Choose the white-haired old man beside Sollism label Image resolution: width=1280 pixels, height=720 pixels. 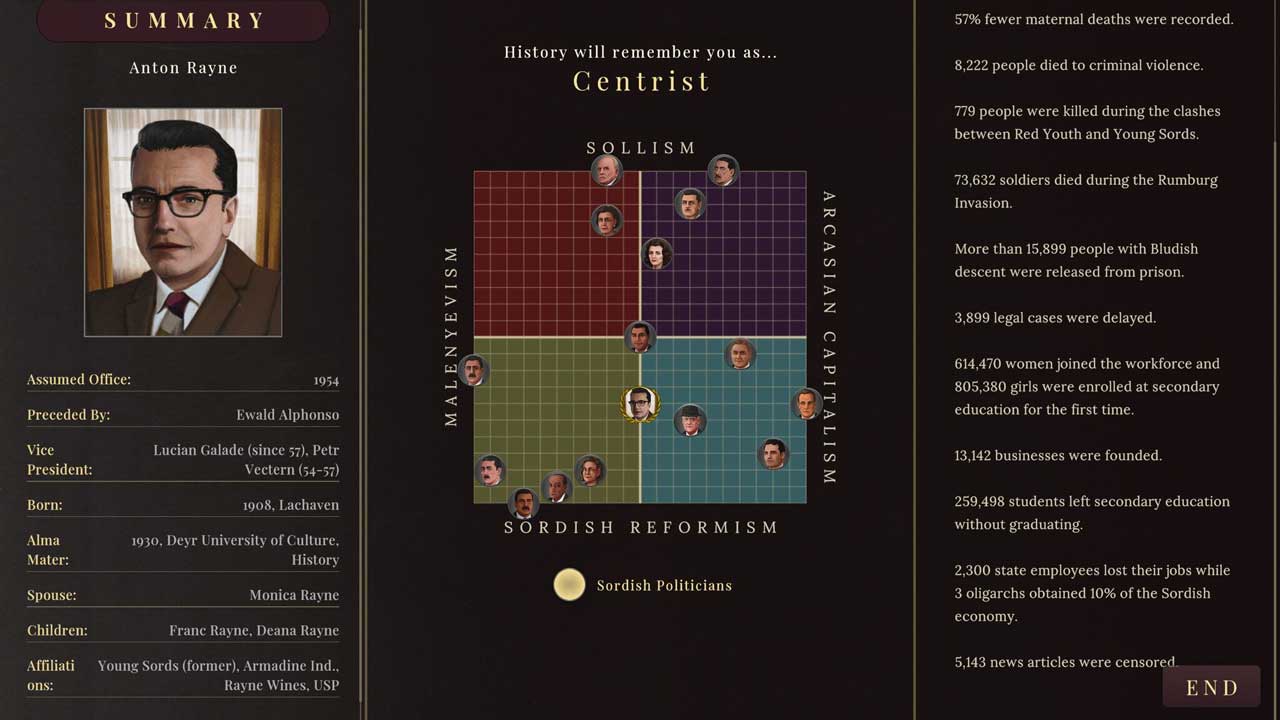point(605,170)
